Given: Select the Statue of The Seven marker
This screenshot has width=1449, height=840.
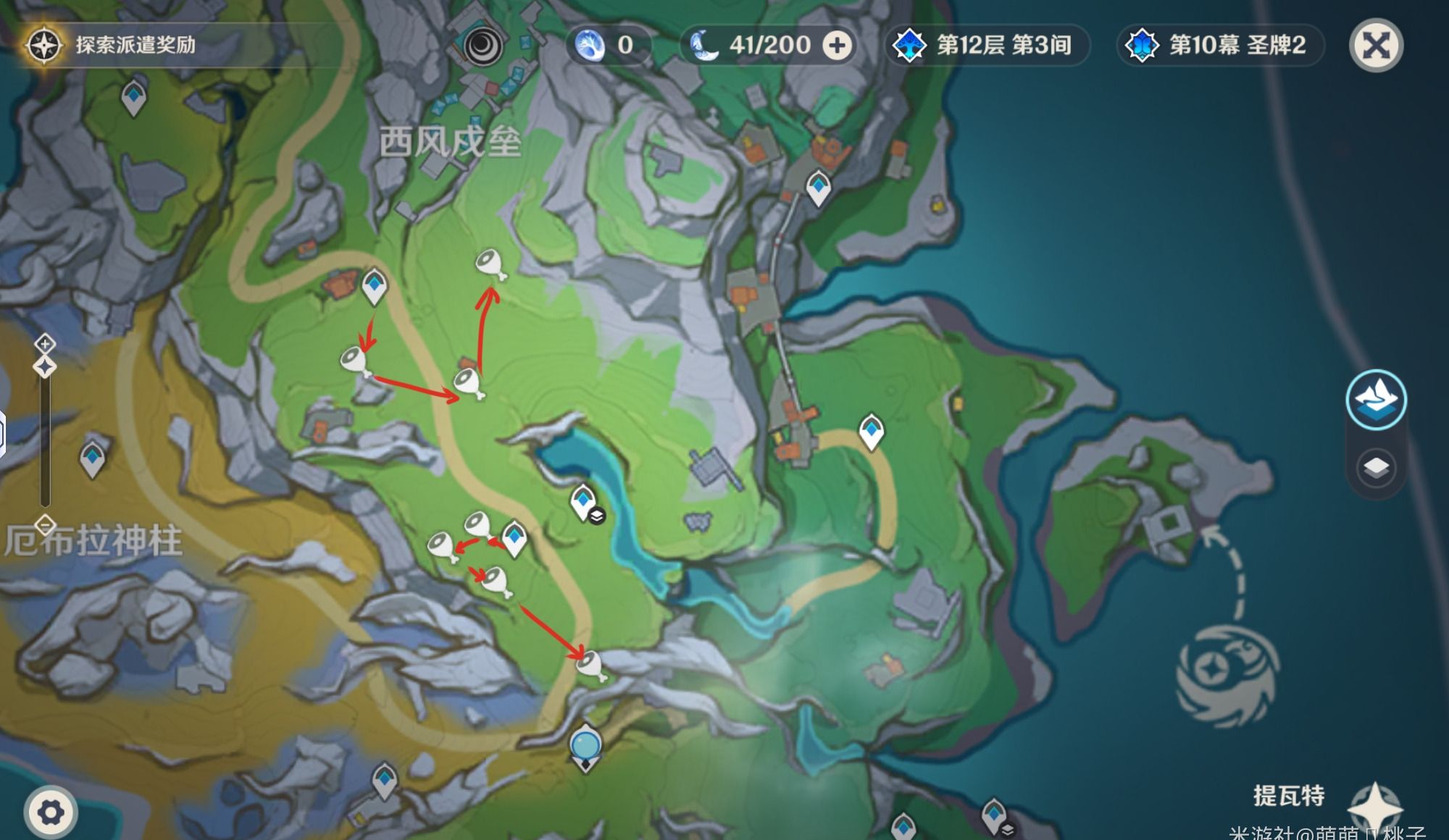Looking at the screenshot, I should pos(585,747).
